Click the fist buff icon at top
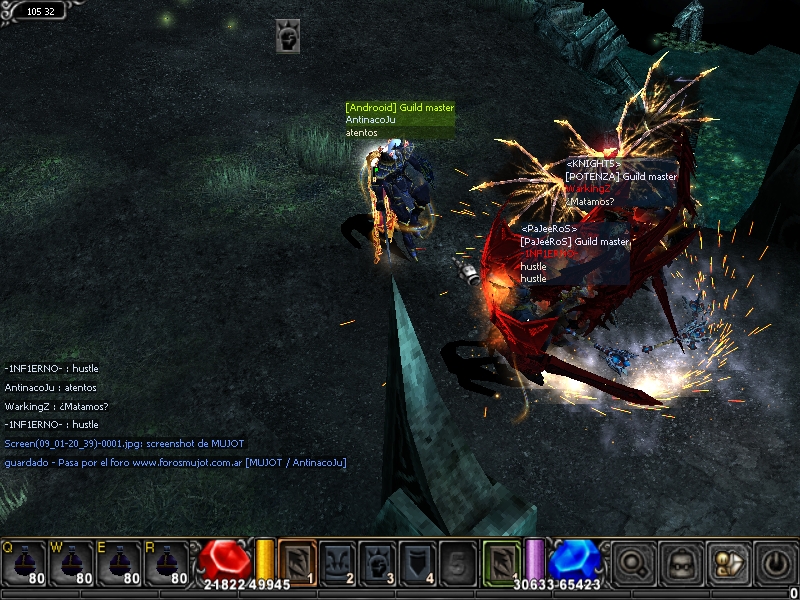Screen dimensions: 800x600 pyautogui.click(x=288, y=37)
